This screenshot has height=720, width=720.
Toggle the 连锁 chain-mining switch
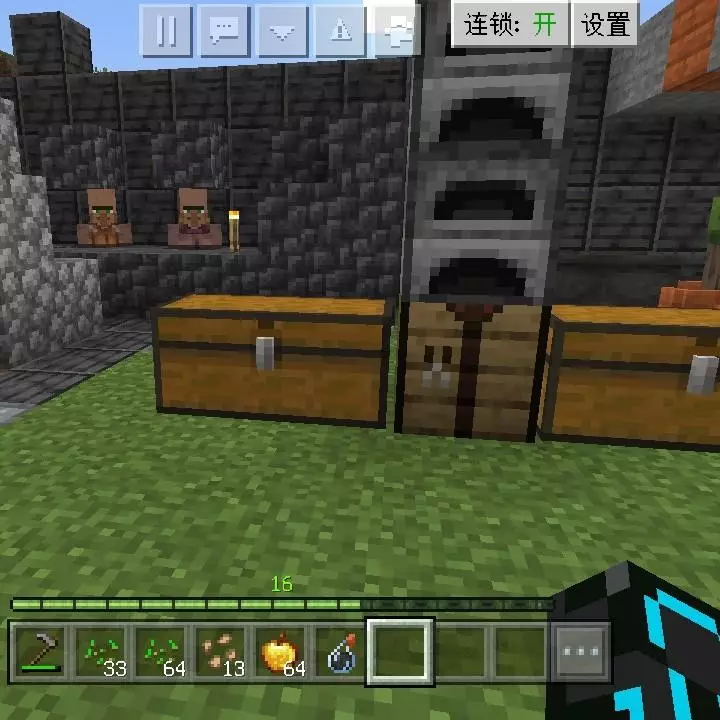click(511, 24)
